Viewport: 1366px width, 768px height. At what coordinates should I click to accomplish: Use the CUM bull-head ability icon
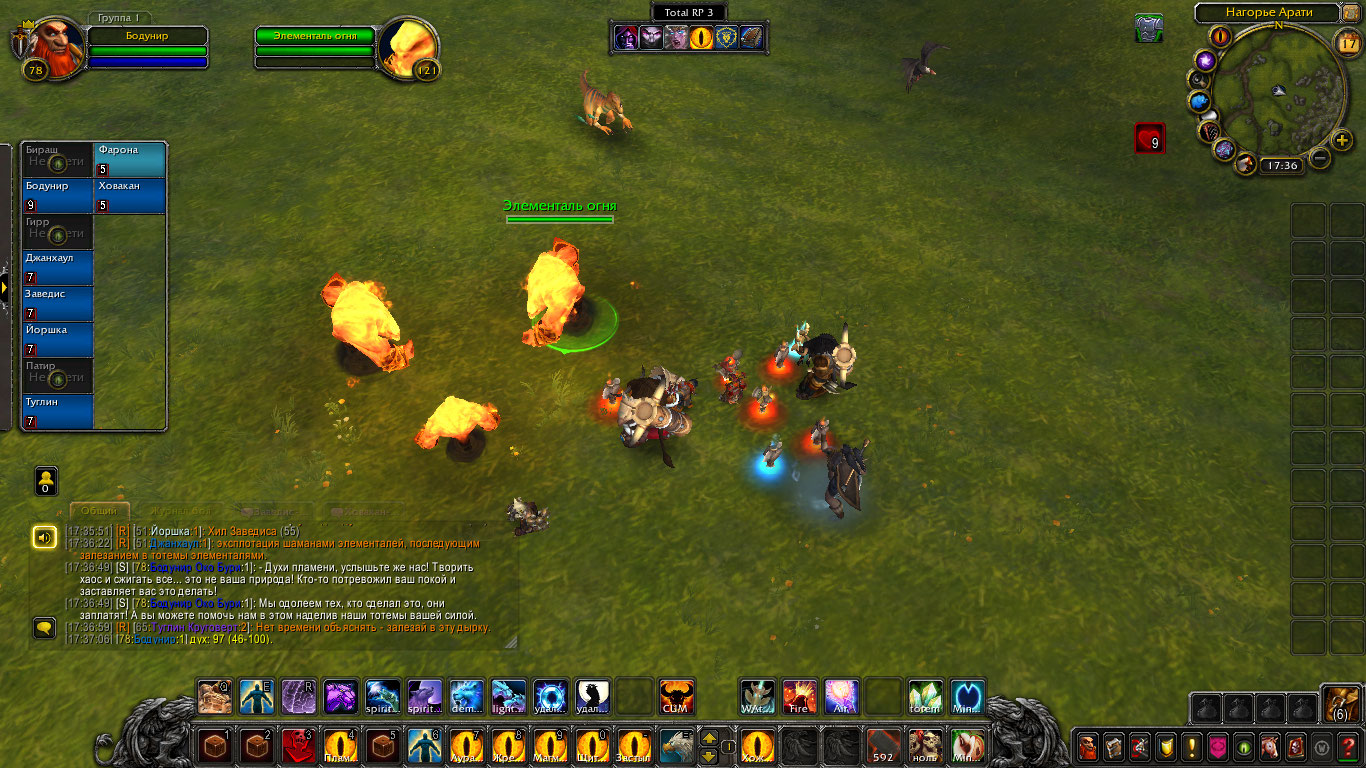coord(676,697)
